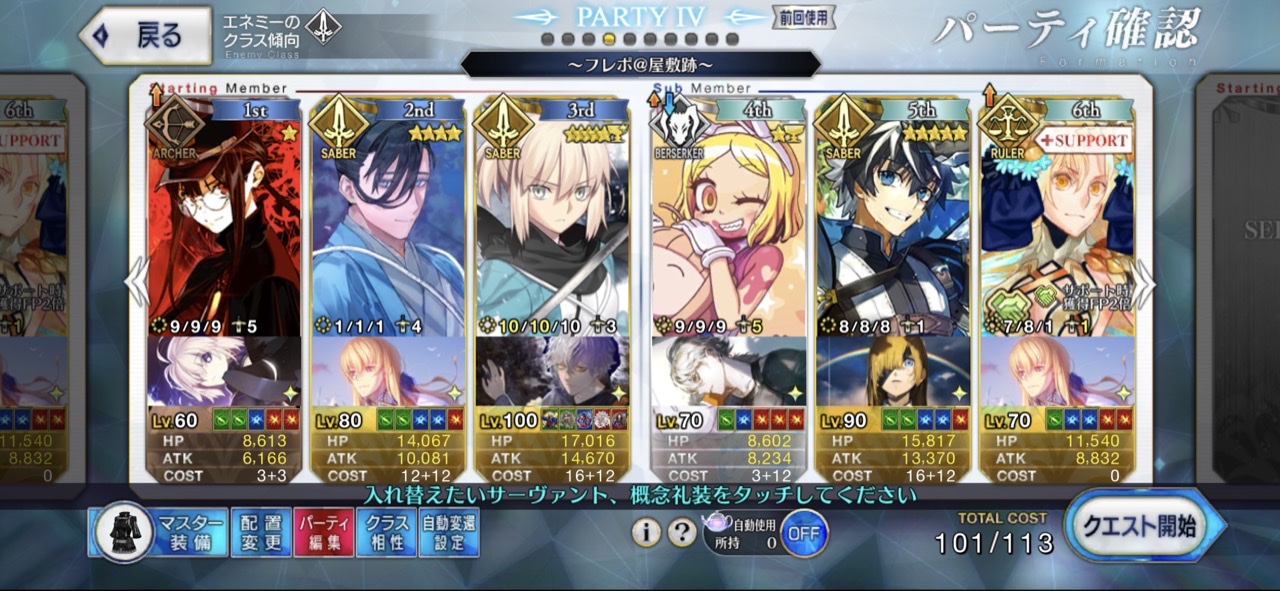Click the question mark help button
The height and width of the screenshot is (591, 1280).
tap(682, 532)
